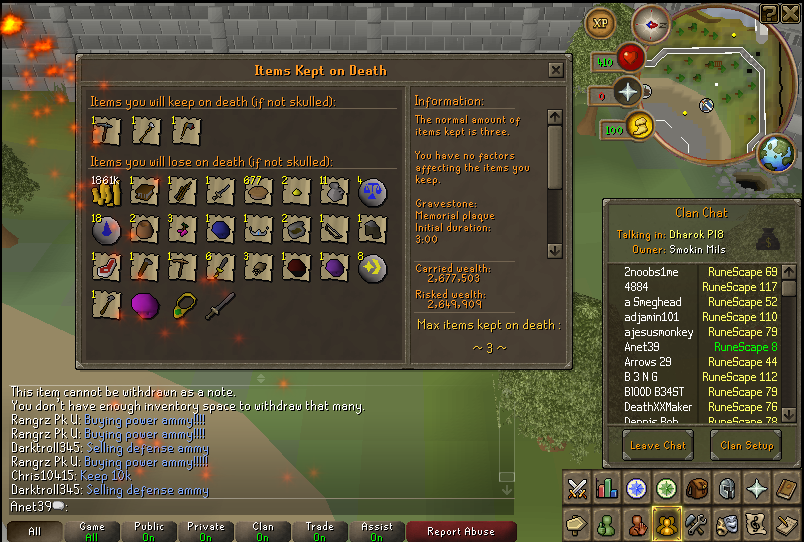This screenshot has width=804, height=542.
Task: Choose the amulet item in the lost list
Action: tap(183, 306)
